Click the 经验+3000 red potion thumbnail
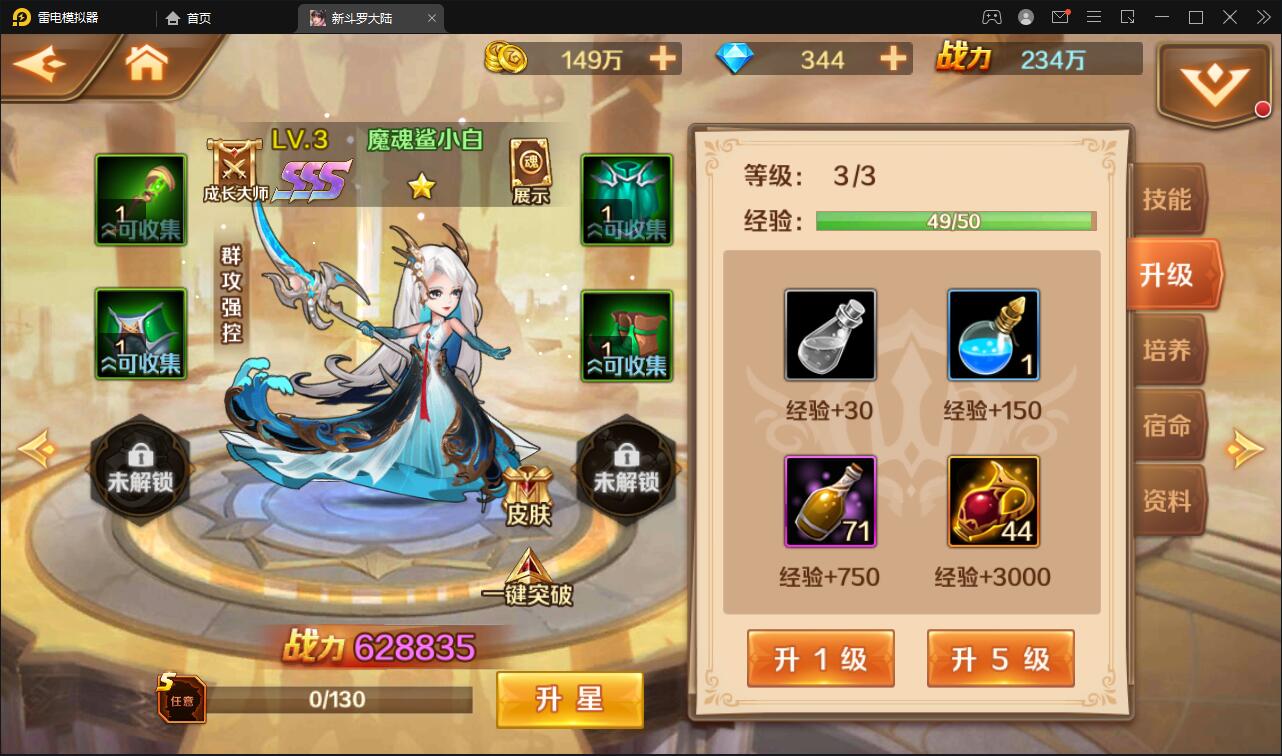 pos(993,502)
